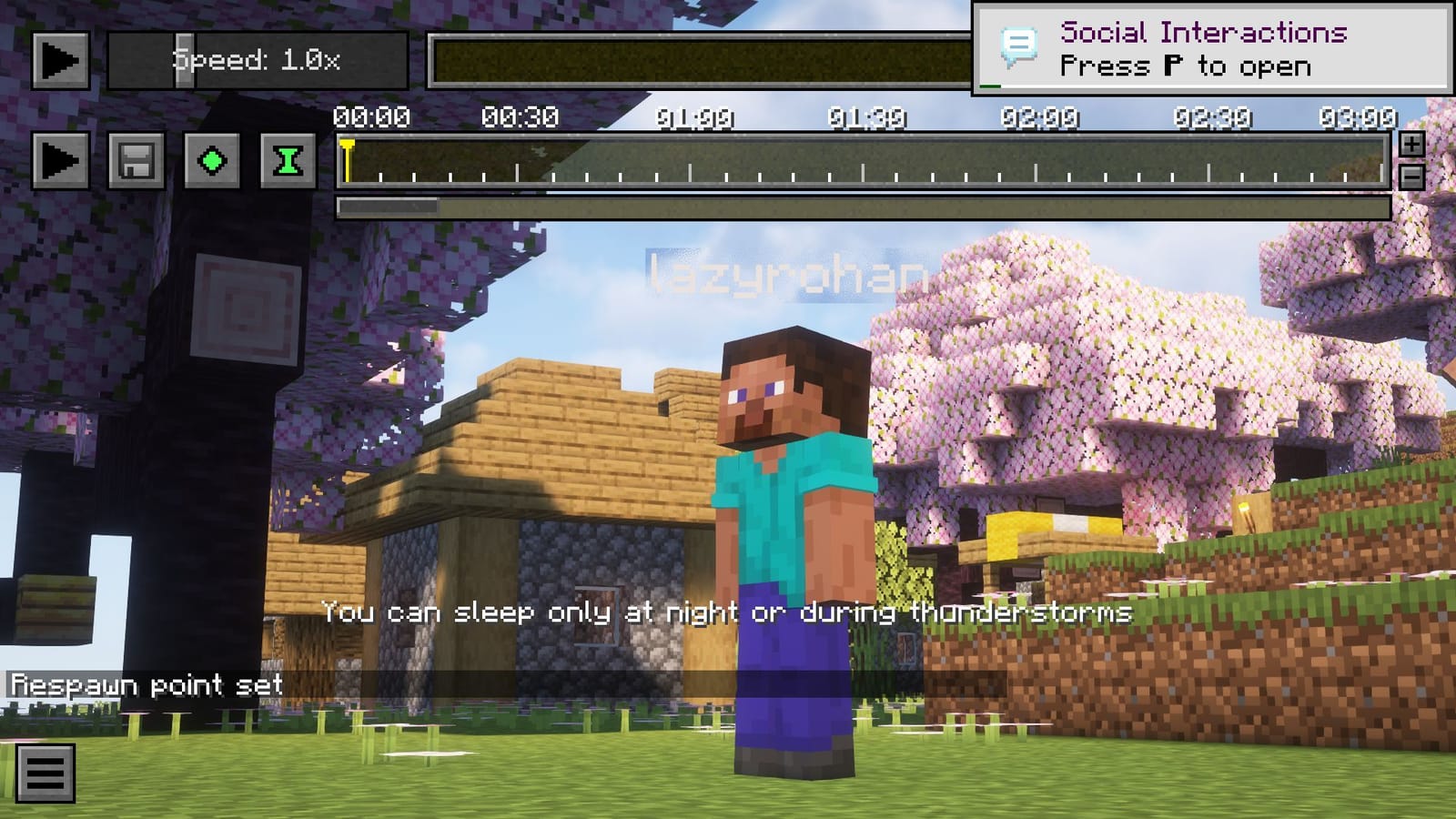This screenshot has width=1456, height=819.
Task: Click the yellow speed progress bar next to the play icon
Action: pos(701,62)
